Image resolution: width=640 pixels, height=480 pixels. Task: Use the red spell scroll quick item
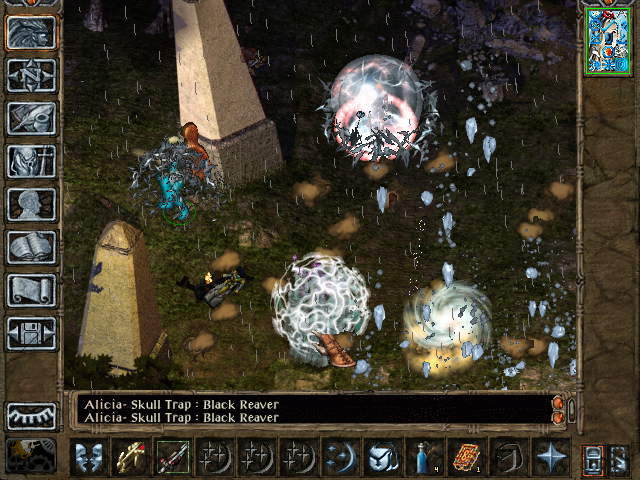(x=466, y=456)
